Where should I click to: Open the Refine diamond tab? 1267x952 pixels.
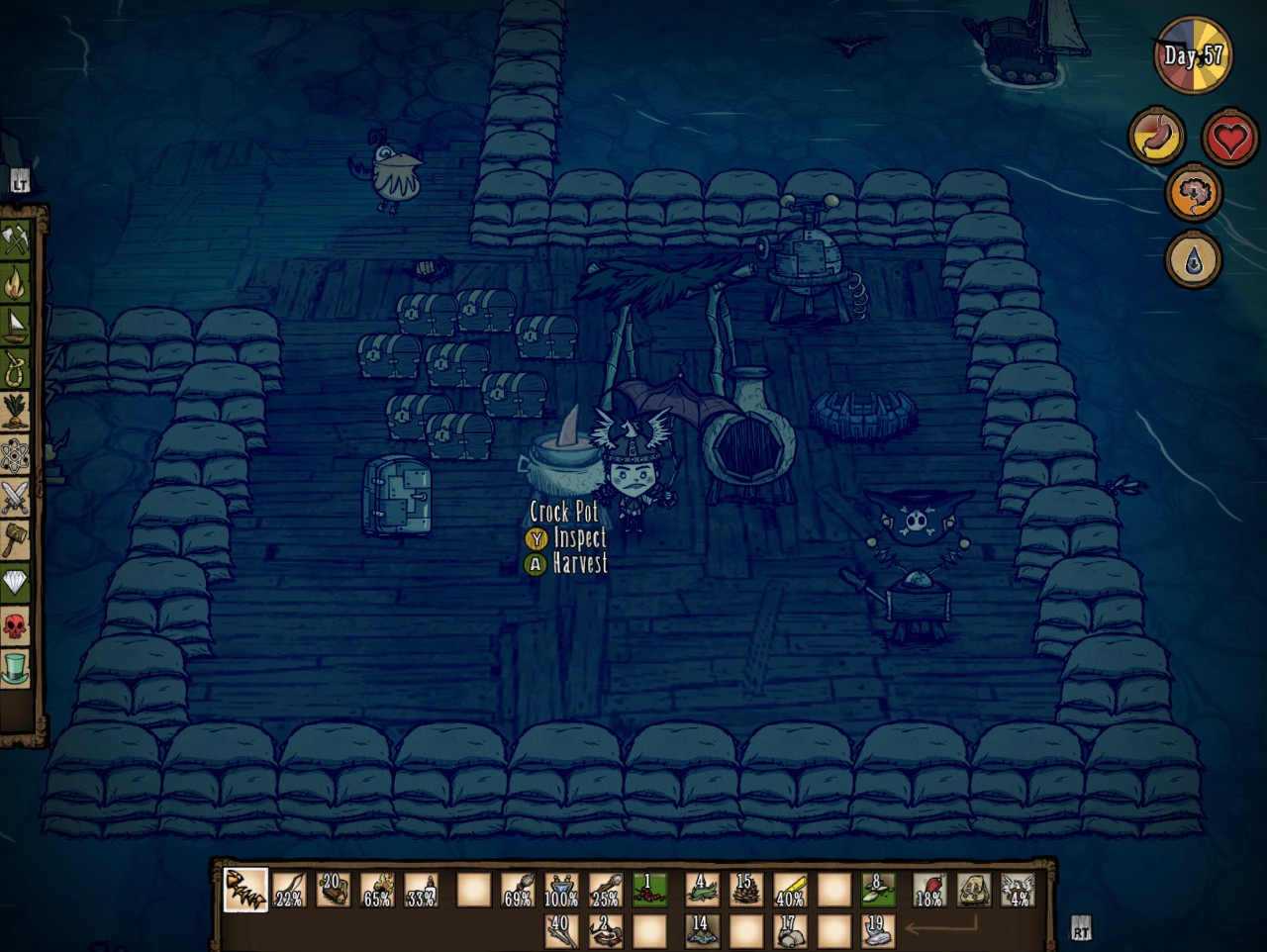point(16,583)
